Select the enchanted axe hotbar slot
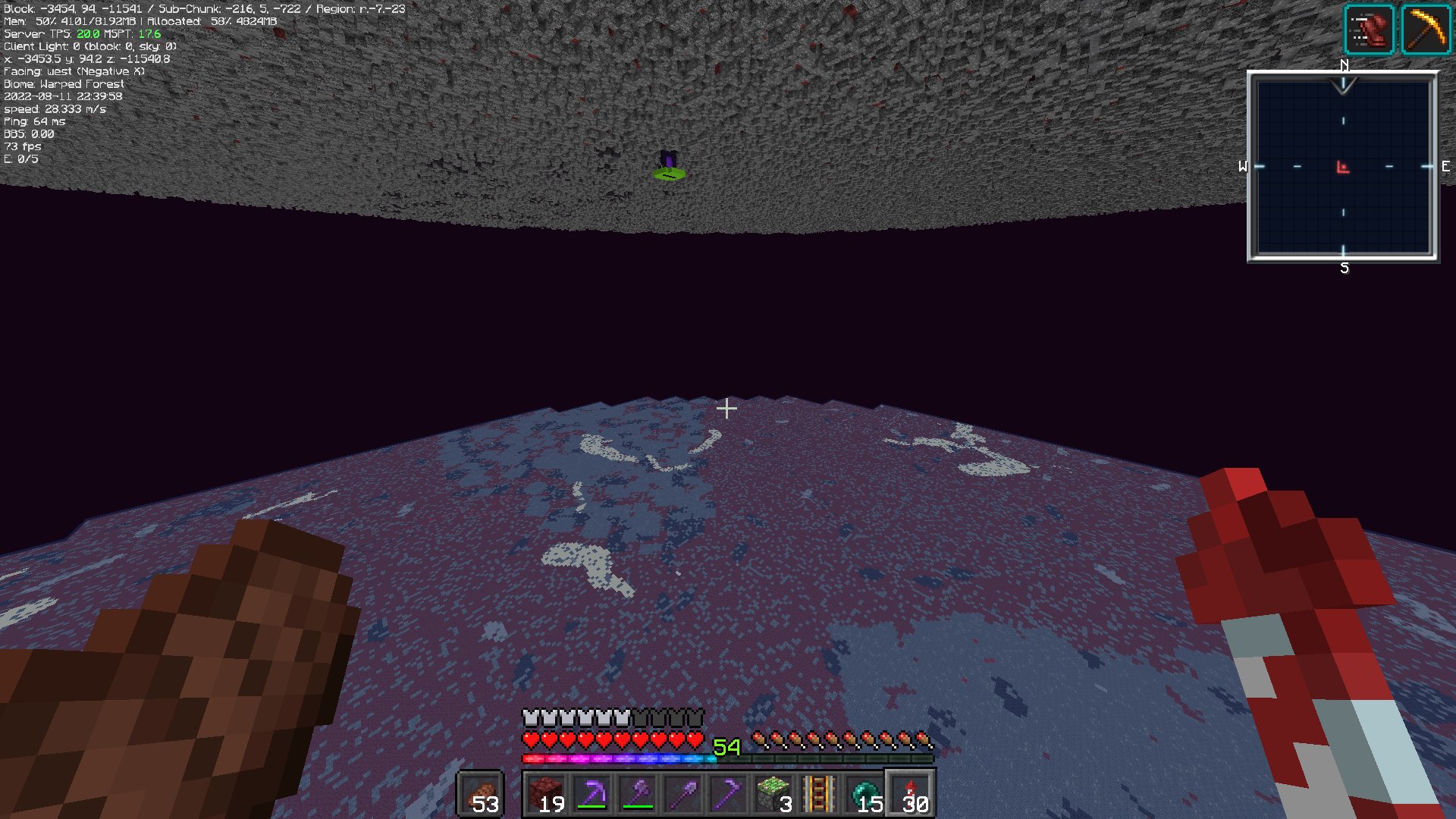Viewport: 1456px width, 819px height. (x=638, y=792)
